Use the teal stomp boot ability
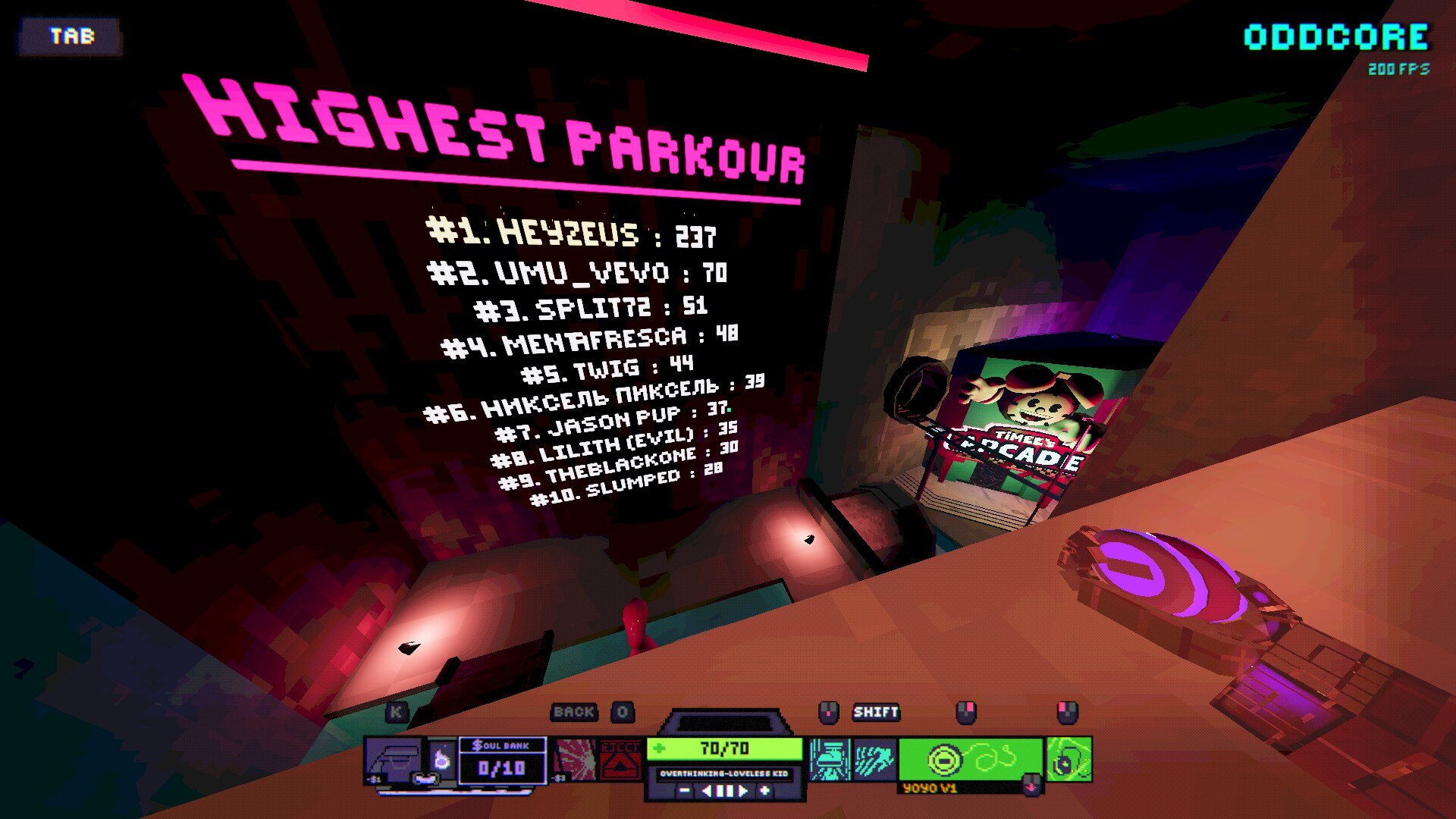The image size is (1456, 819). pyautogui.click(x=829, y=760)
